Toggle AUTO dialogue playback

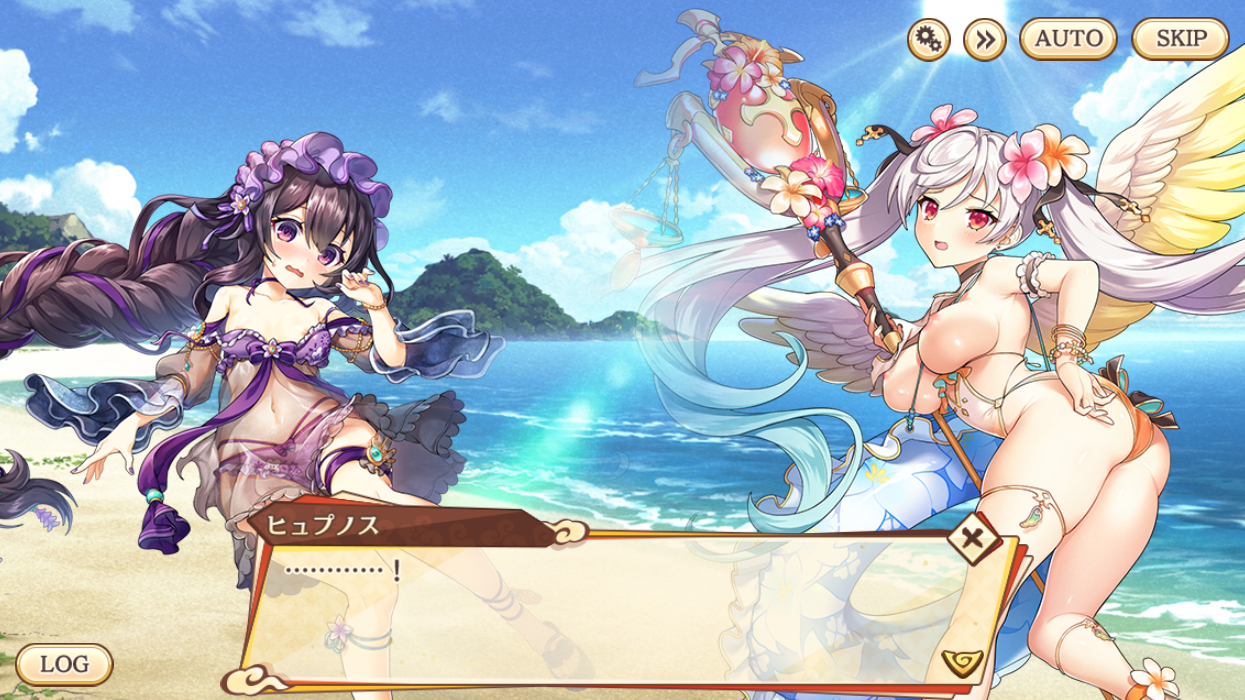pos(1068,40)
